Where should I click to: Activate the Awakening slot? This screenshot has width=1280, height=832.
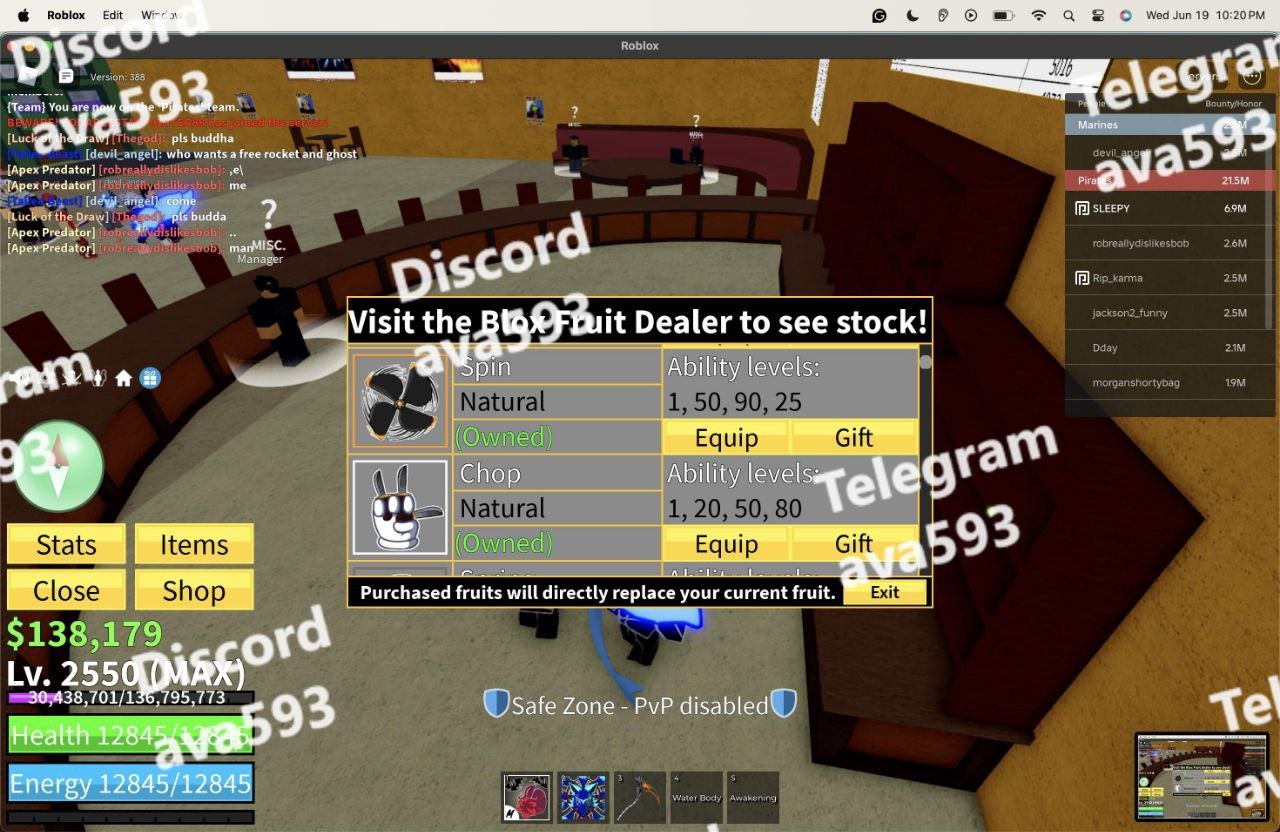click(753, 797)
